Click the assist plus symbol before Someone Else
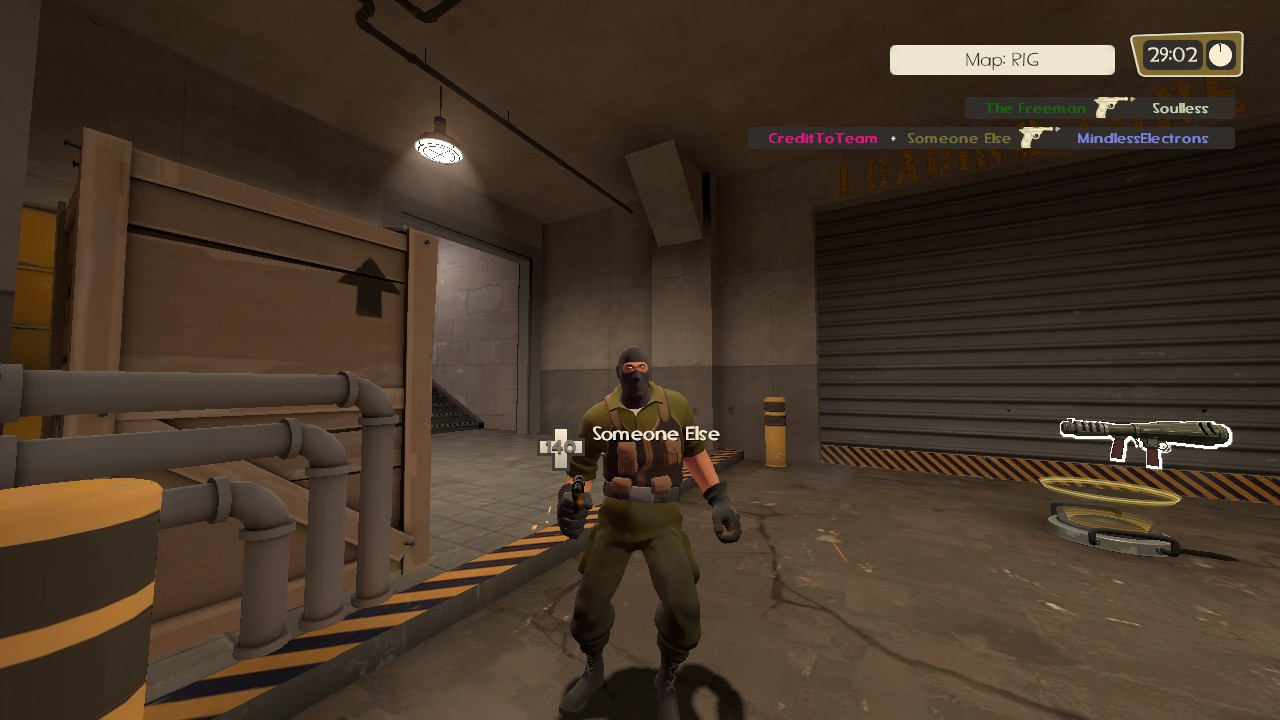1280x720 pixels. [893, 138]
